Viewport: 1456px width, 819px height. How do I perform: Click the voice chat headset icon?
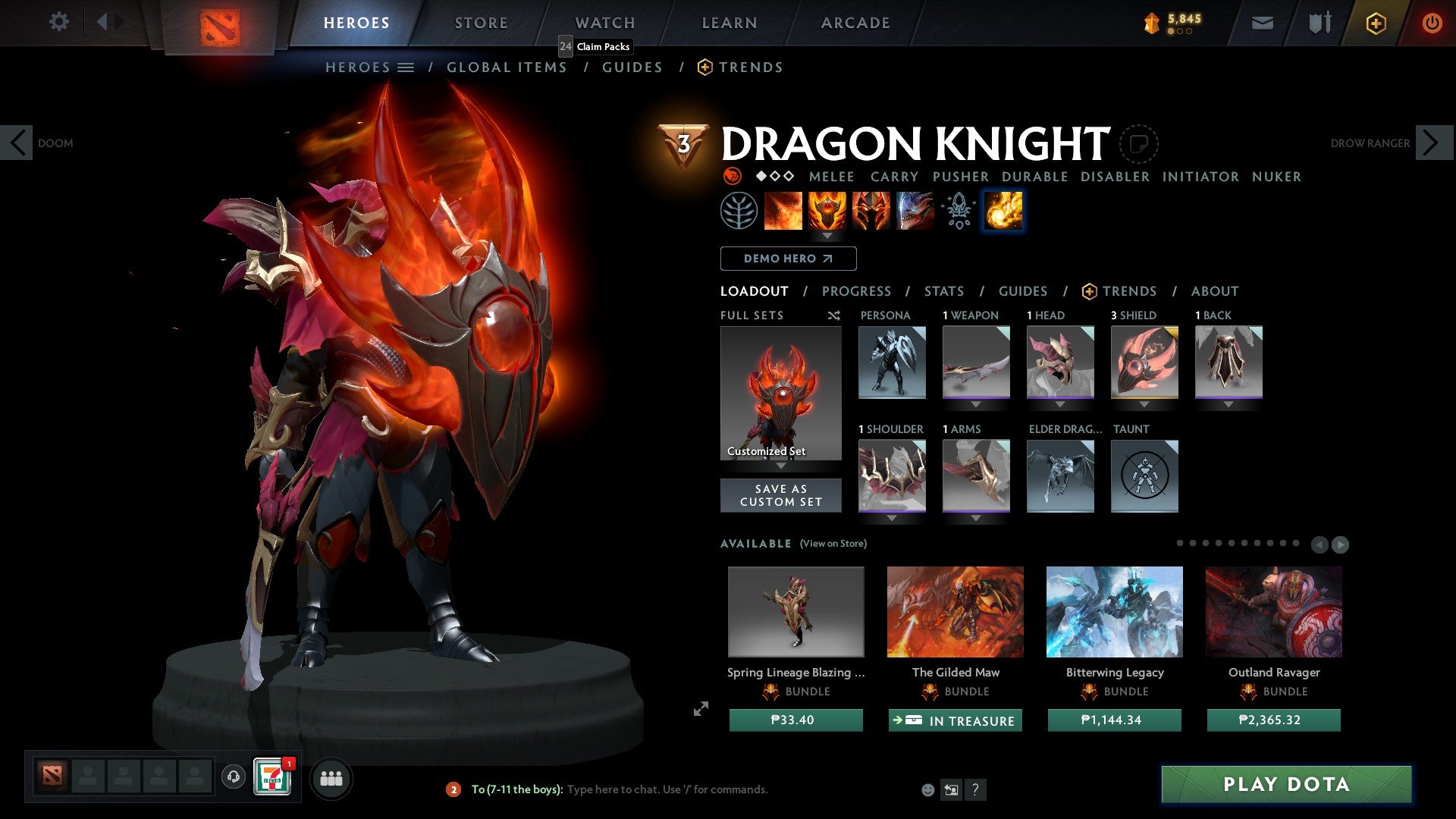click(x=232, y=777)
